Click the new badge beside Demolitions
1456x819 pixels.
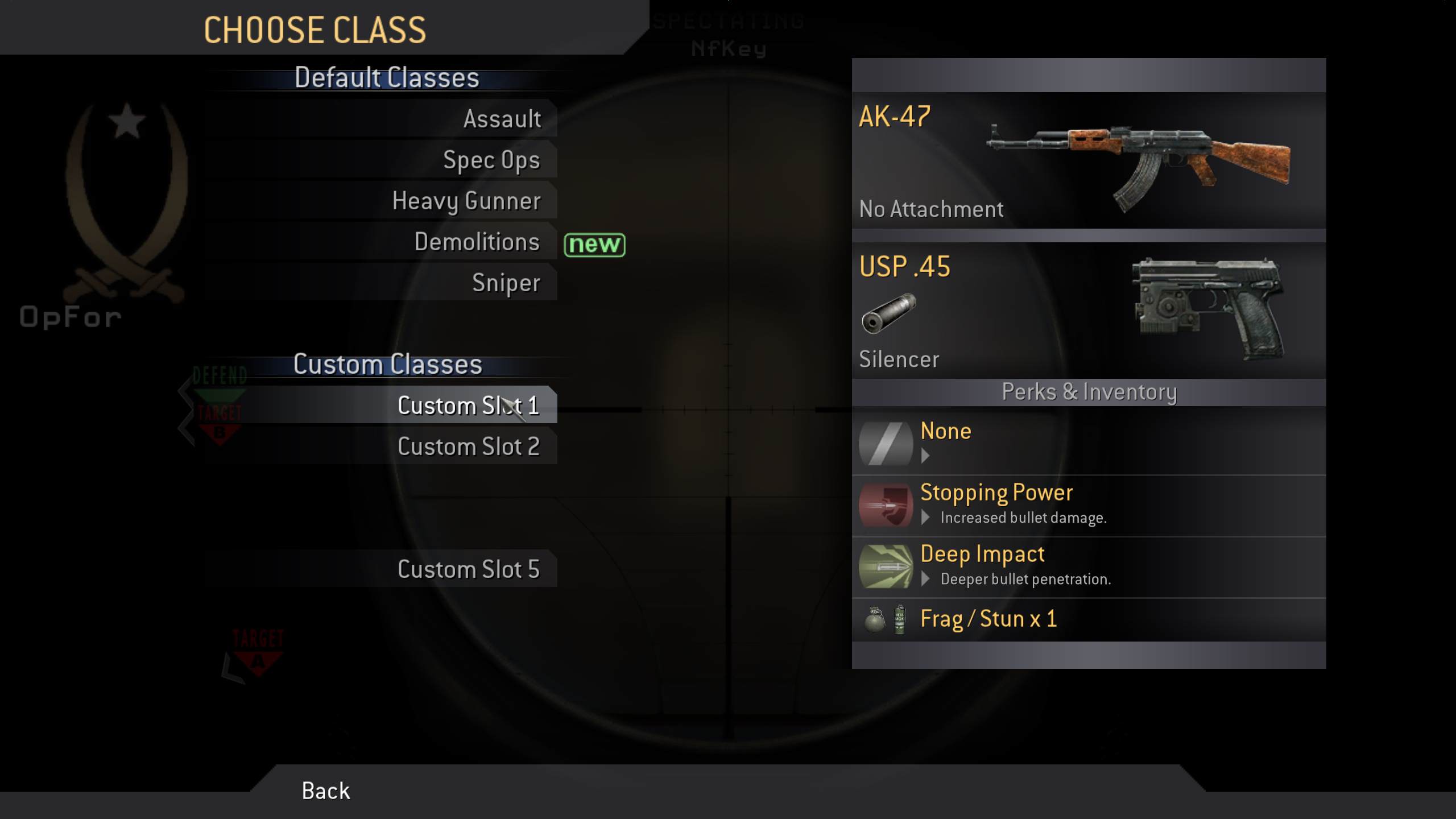[594, 246]
